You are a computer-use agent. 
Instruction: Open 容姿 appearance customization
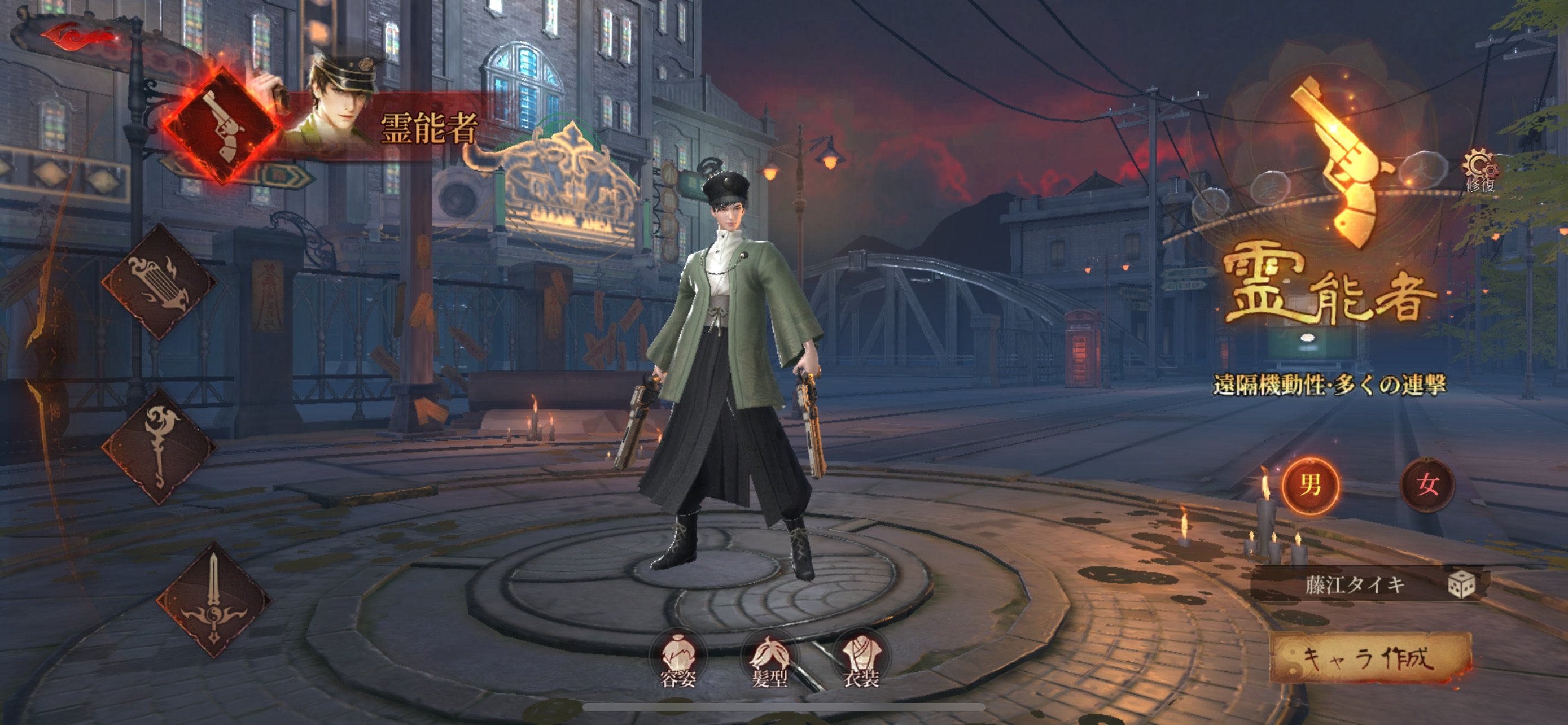pyautogui.click(x=678, y=661)
